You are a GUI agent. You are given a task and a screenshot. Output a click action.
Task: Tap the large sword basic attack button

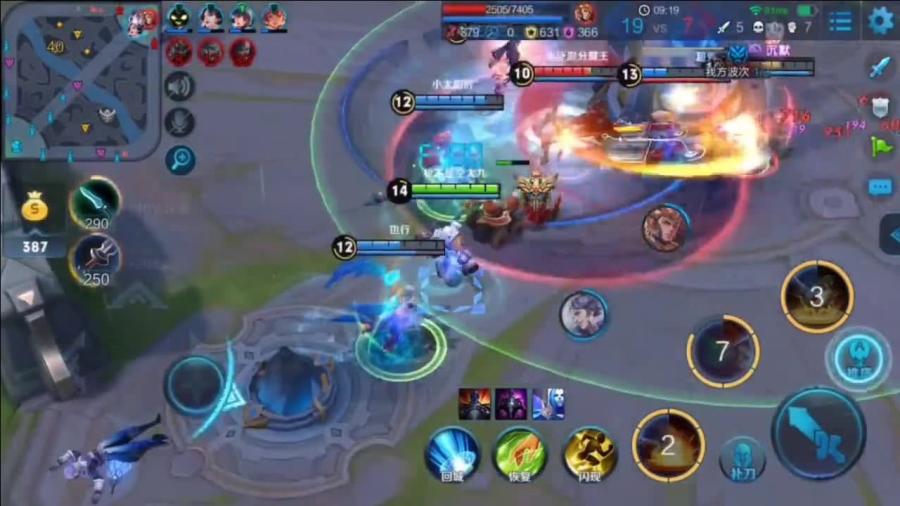point(819,433)
